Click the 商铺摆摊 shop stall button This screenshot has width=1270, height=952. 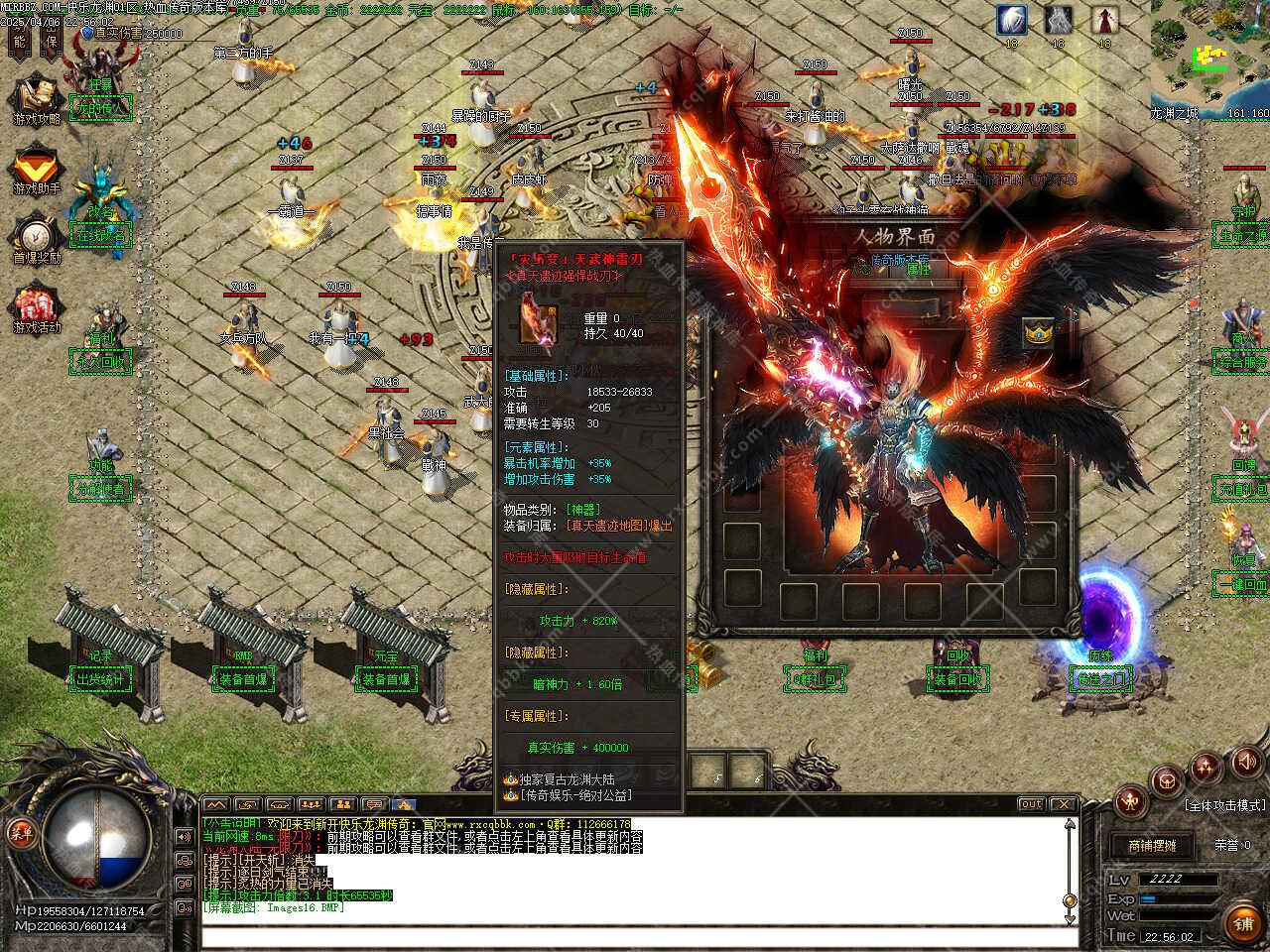pyautogui.click(x=1151, y=846)
